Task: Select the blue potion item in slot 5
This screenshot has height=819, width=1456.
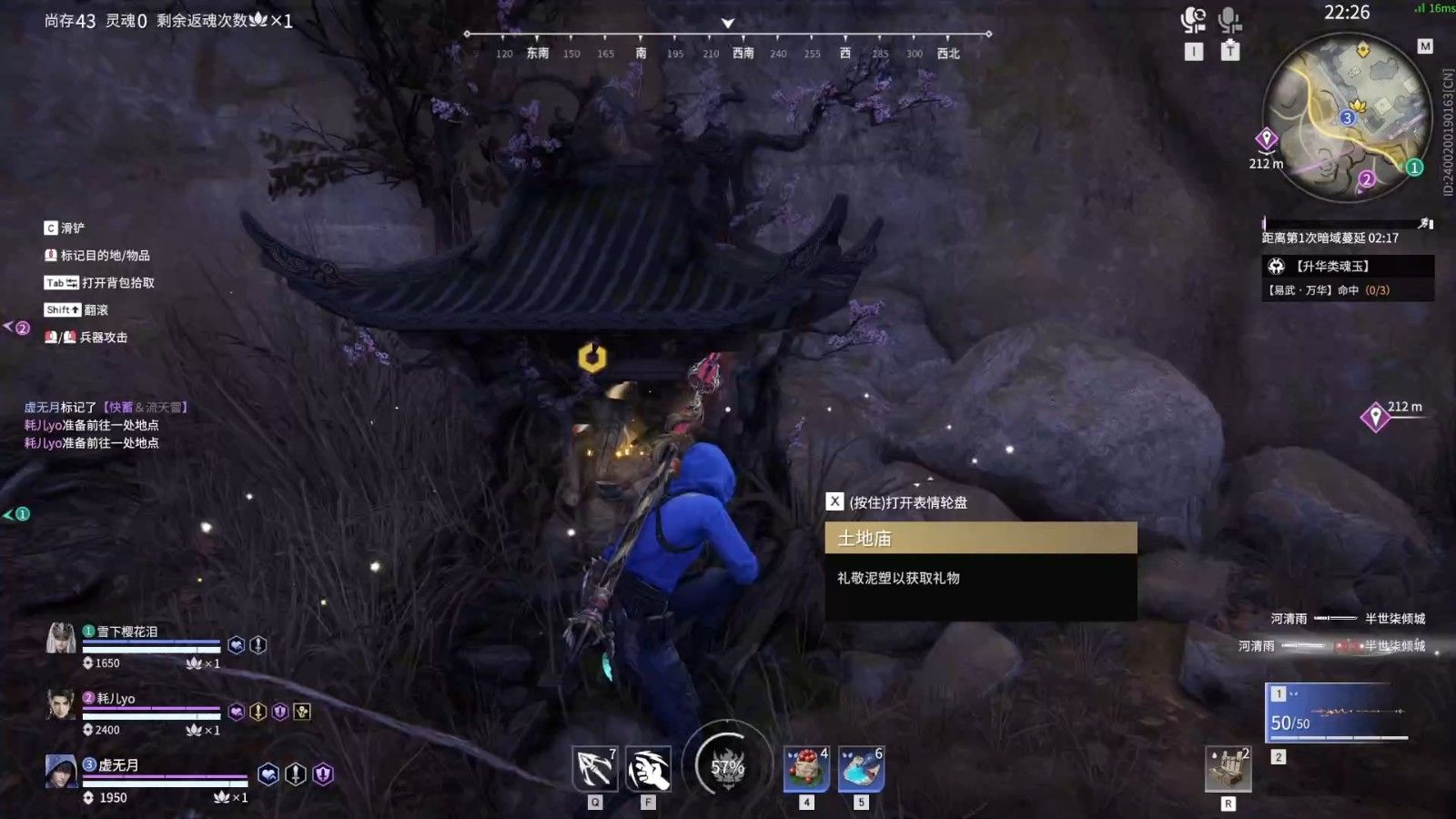Action: click(860, 769)
